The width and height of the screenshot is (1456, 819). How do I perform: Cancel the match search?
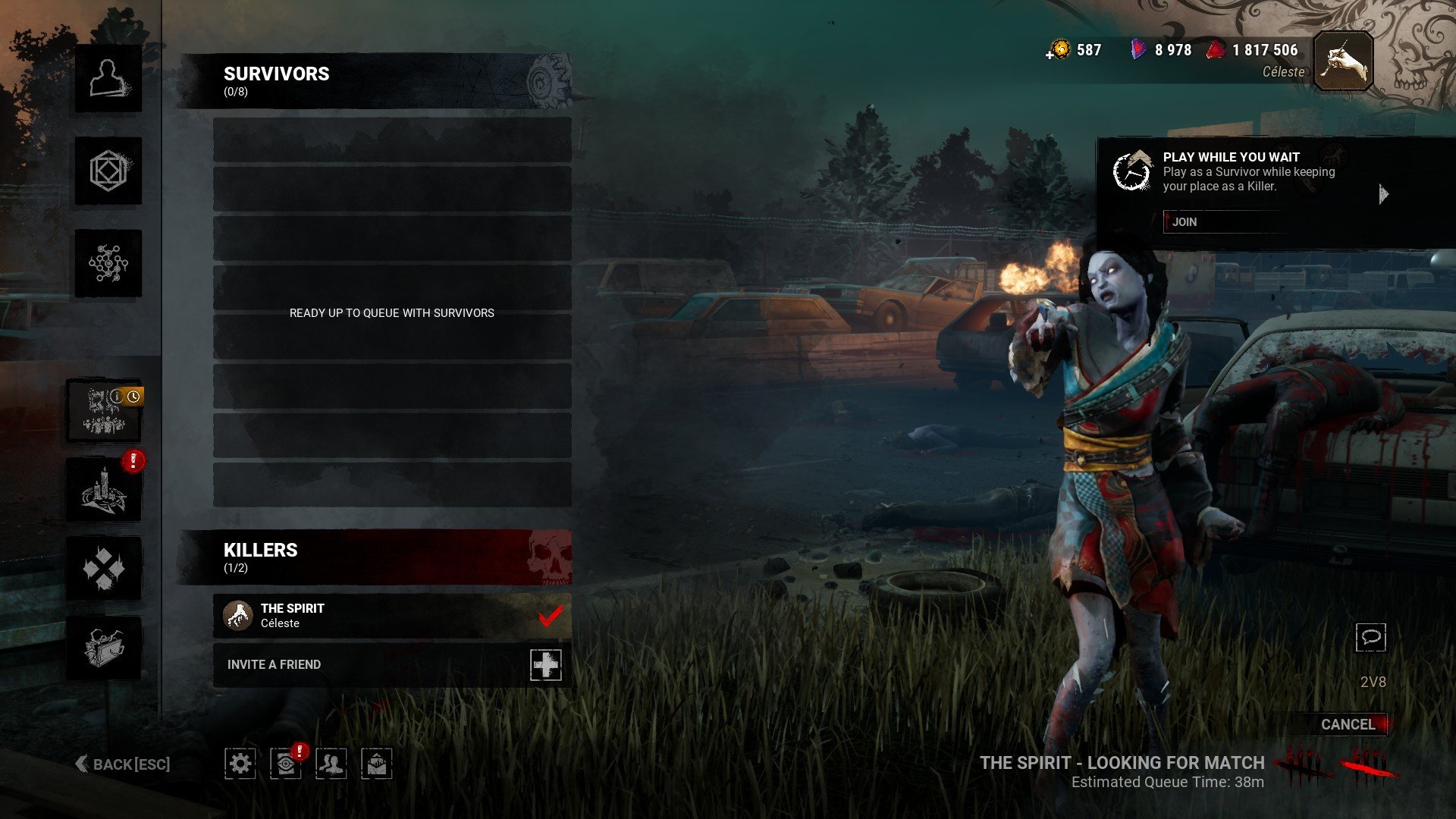coord(1348,724)
